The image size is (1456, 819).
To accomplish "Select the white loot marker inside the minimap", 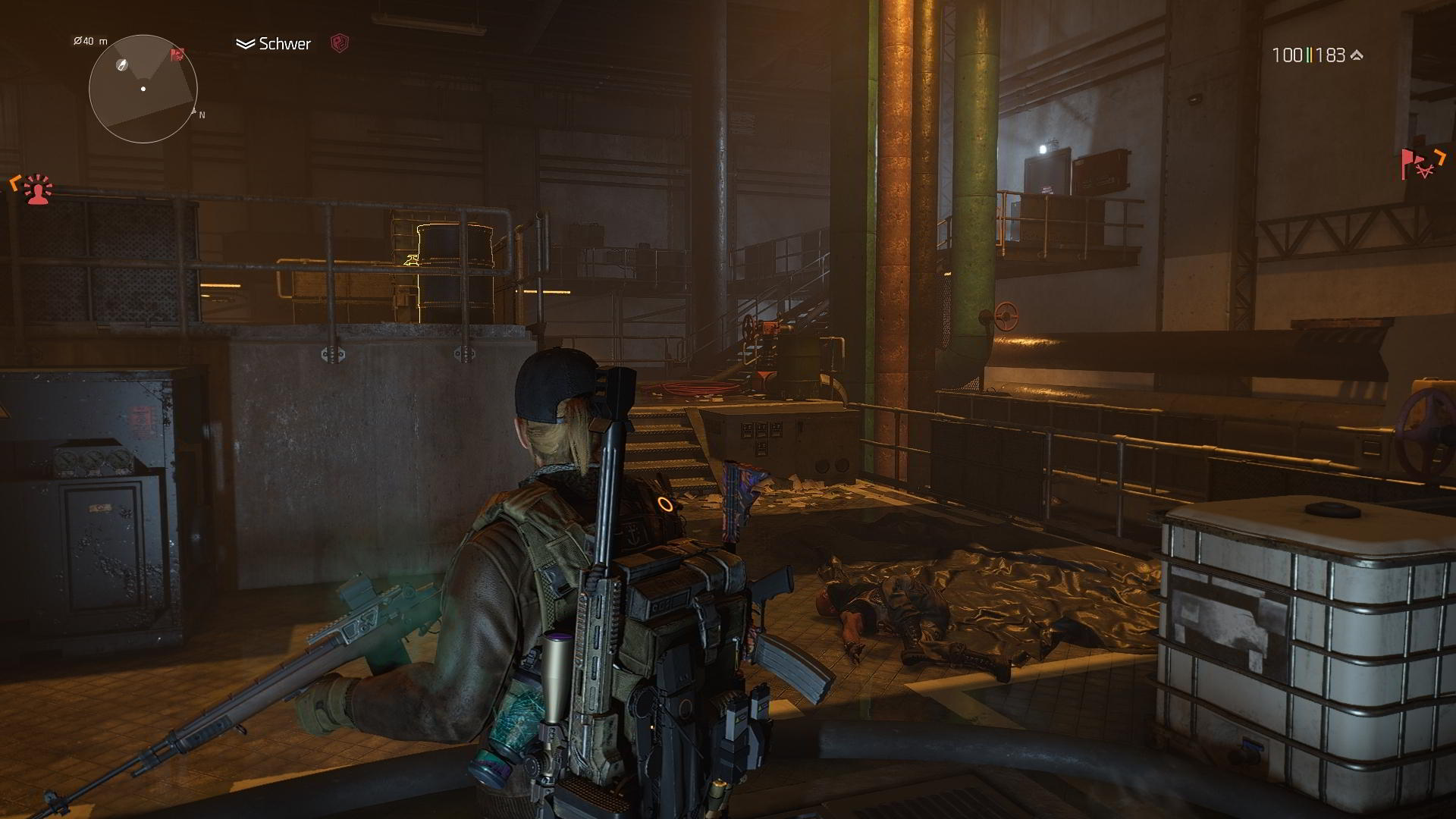I will (x=121, y=65).
